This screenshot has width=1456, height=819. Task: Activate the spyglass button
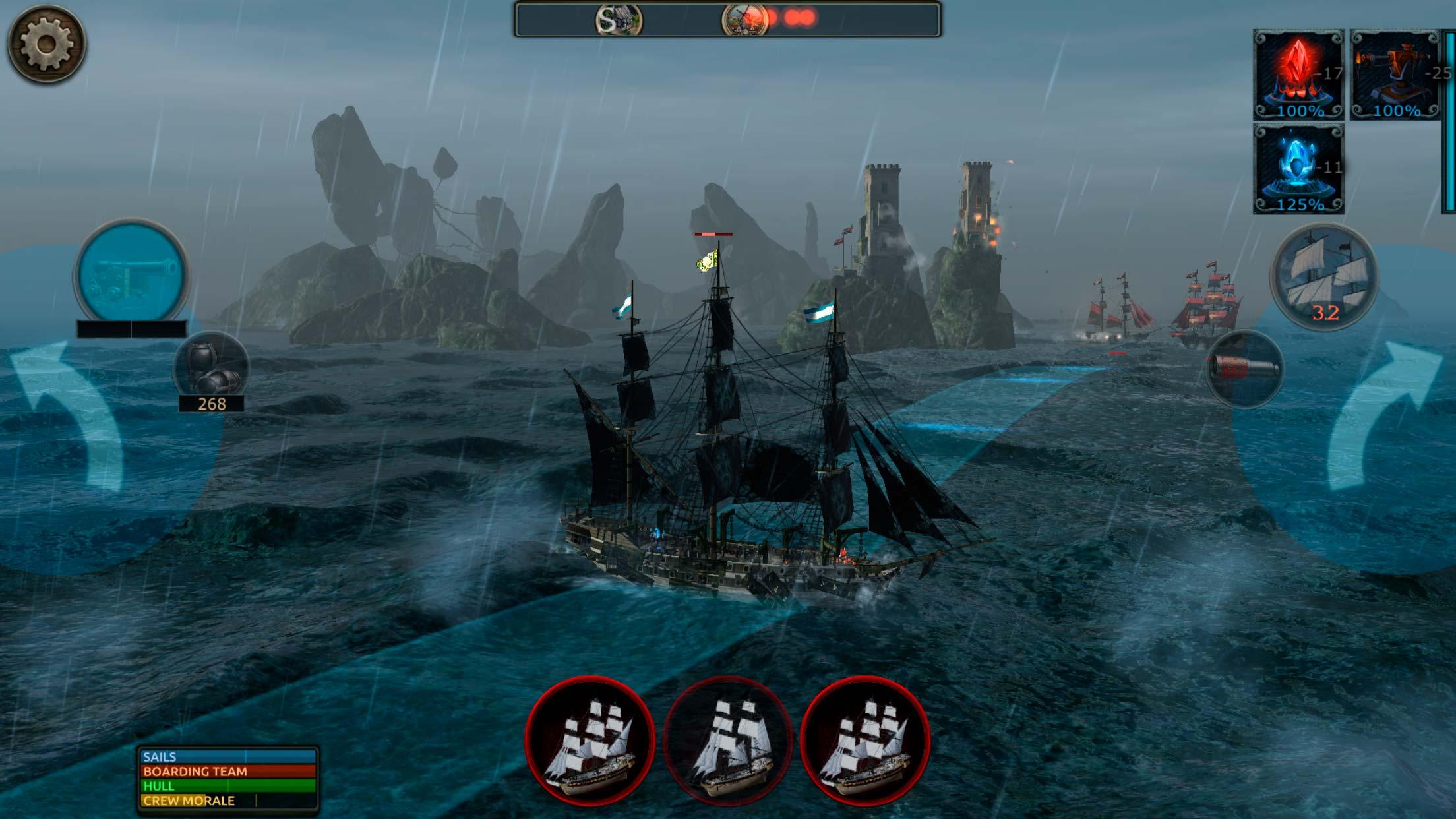(x=1244, y=368)
